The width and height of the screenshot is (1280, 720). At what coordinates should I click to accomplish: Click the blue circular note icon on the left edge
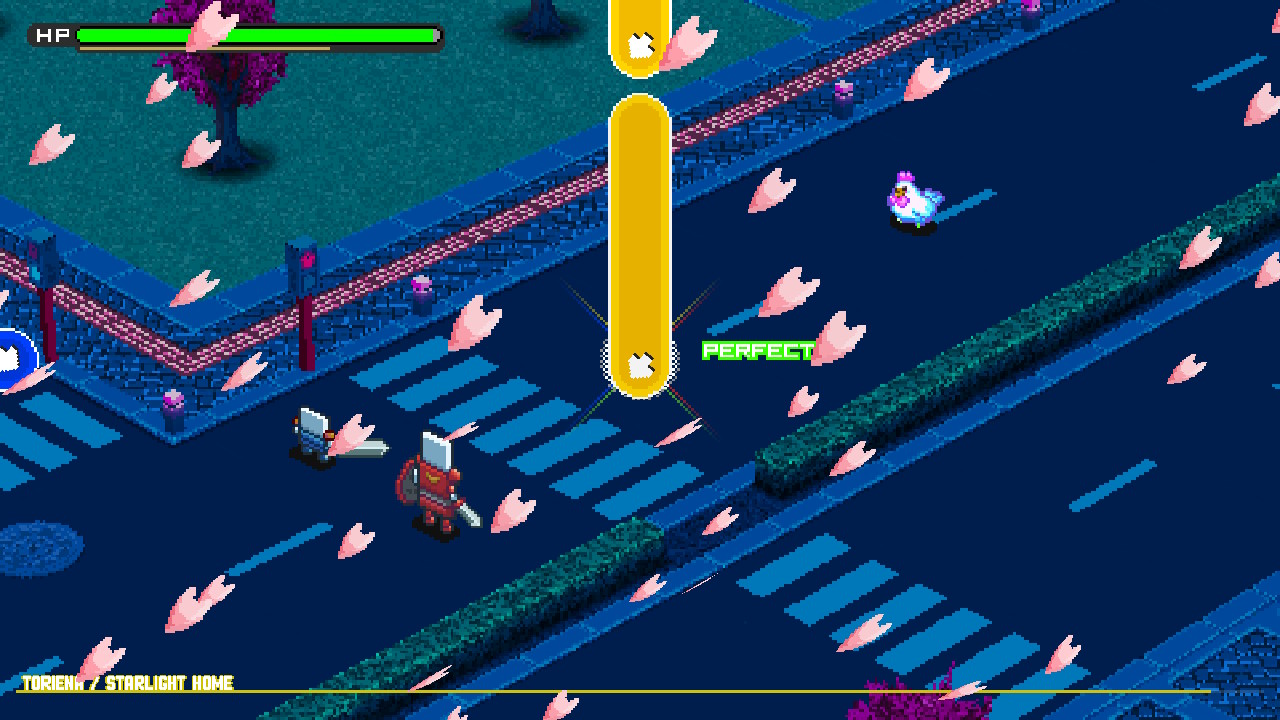[10, 357]
